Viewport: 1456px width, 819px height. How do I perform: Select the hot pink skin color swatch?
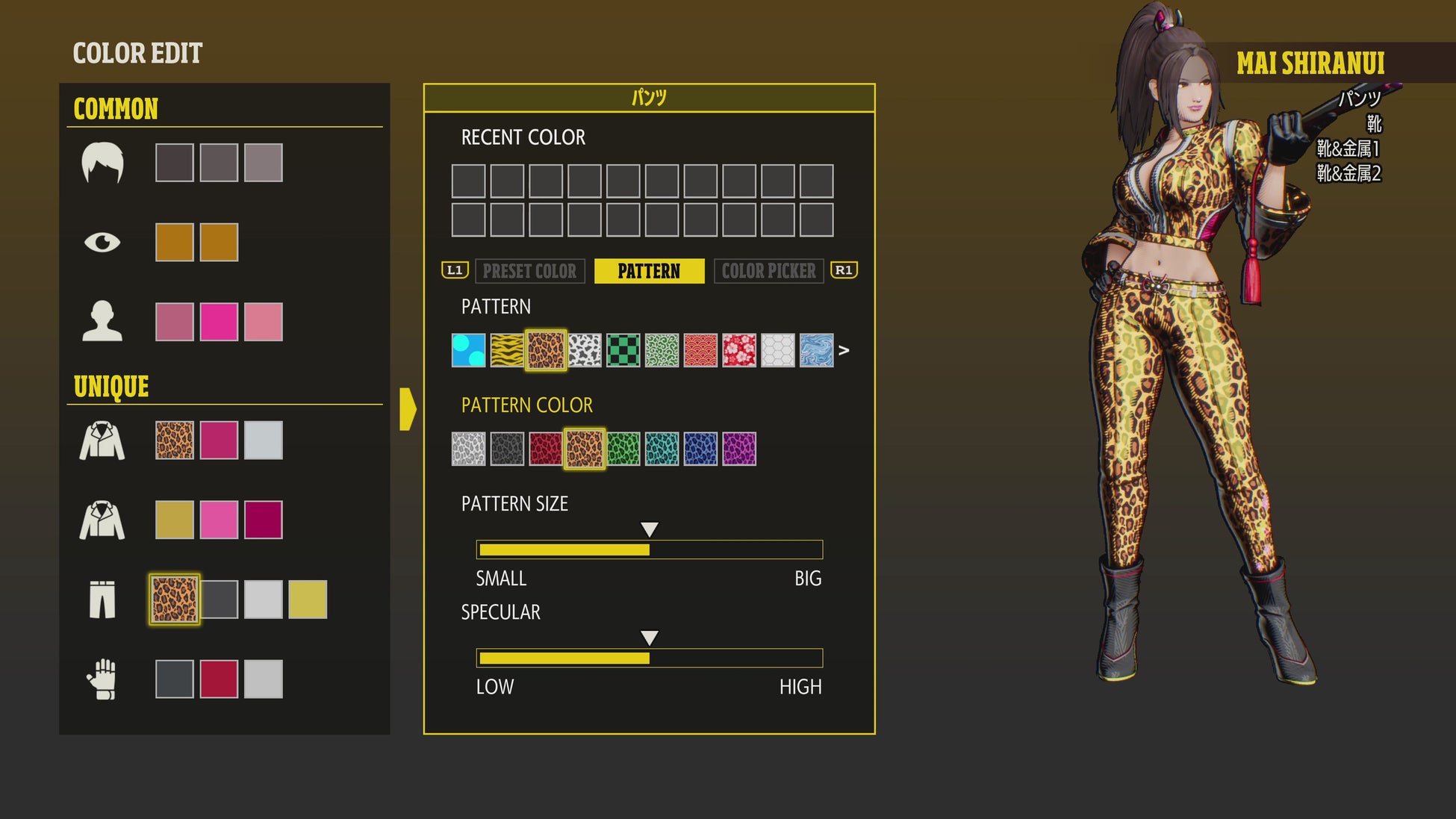coord(219,322)
